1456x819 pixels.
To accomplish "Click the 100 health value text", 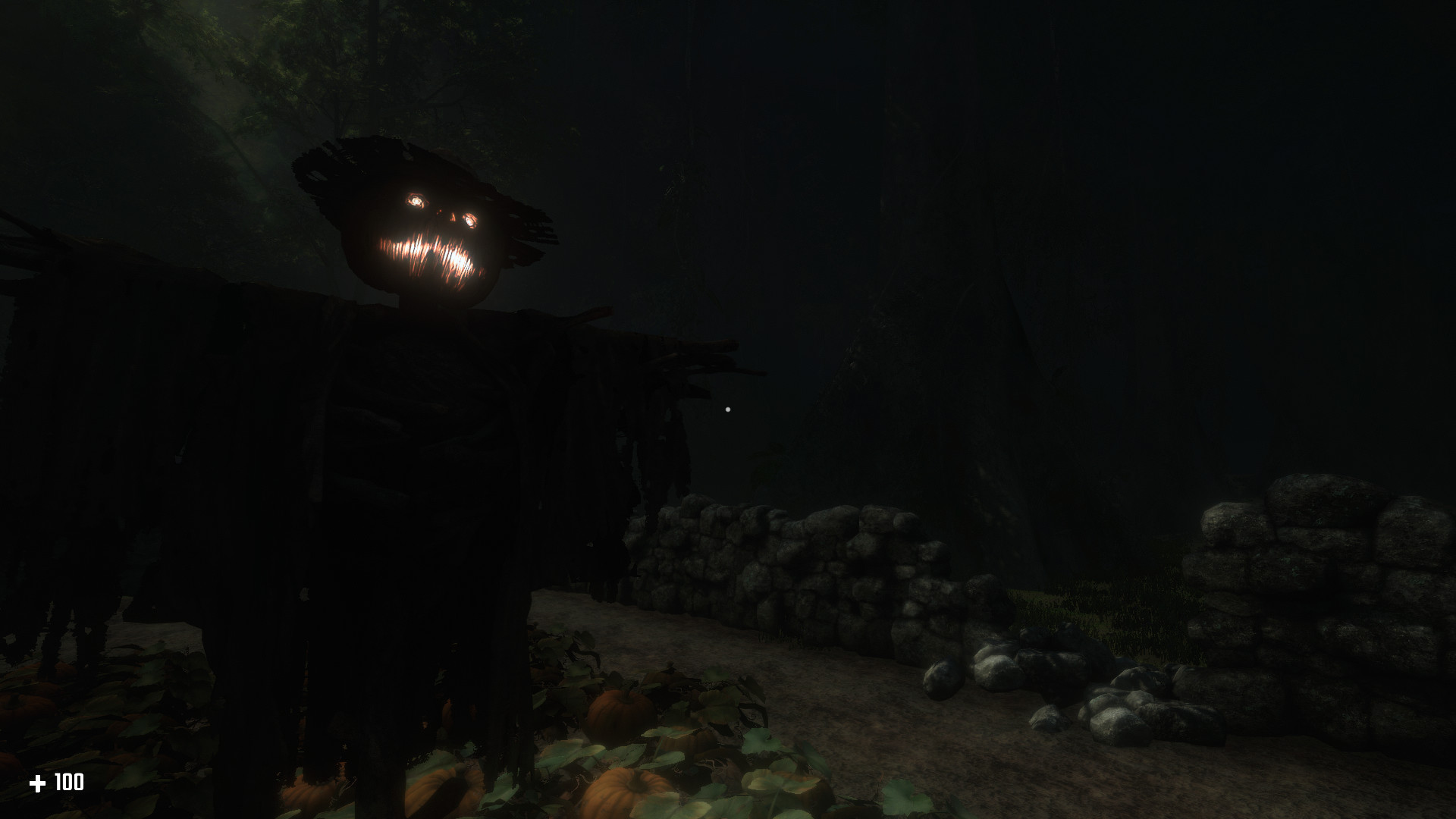I will point(68,782).
